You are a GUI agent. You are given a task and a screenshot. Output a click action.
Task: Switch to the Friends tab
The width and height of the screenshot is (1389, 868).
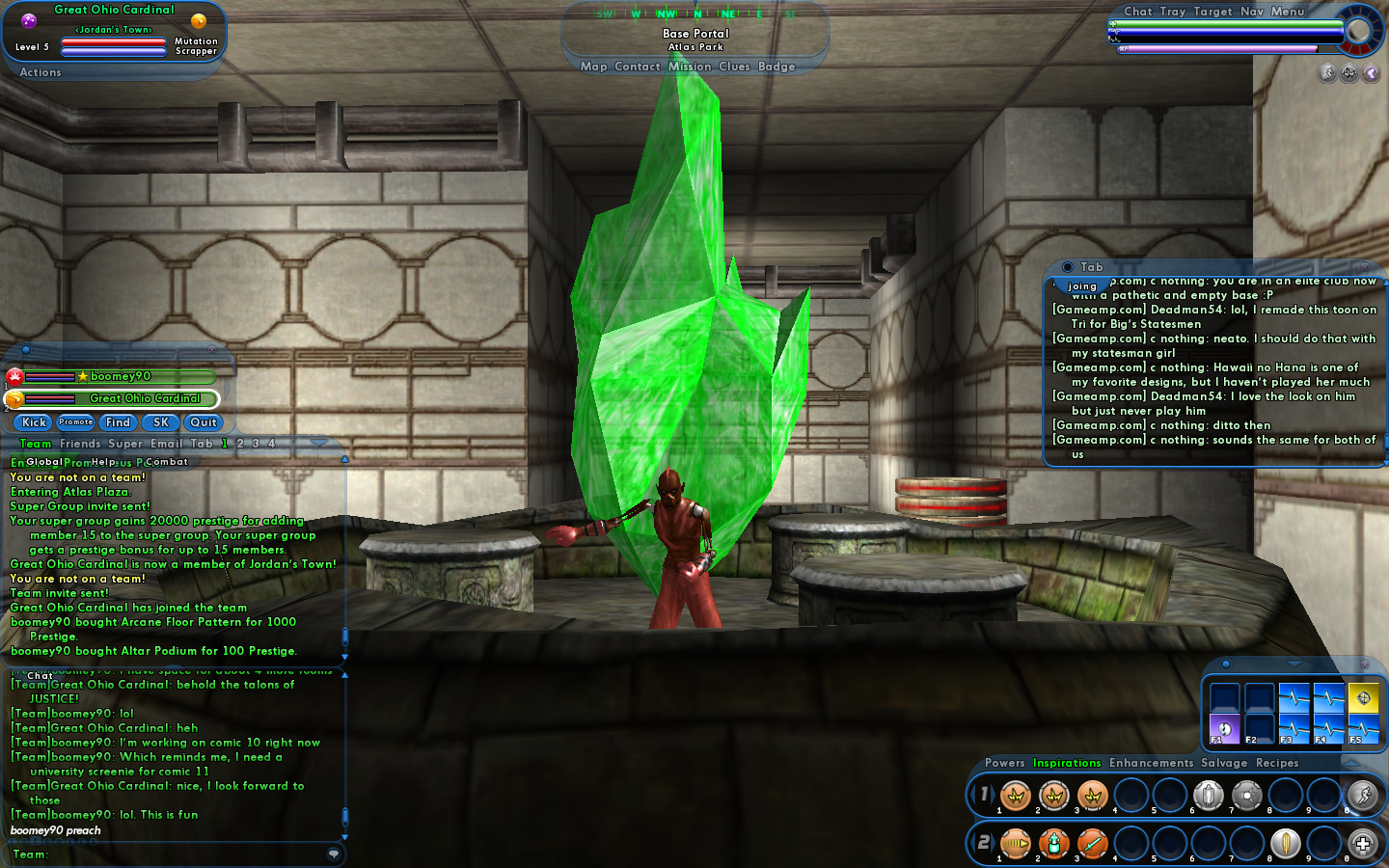(80, 444)
